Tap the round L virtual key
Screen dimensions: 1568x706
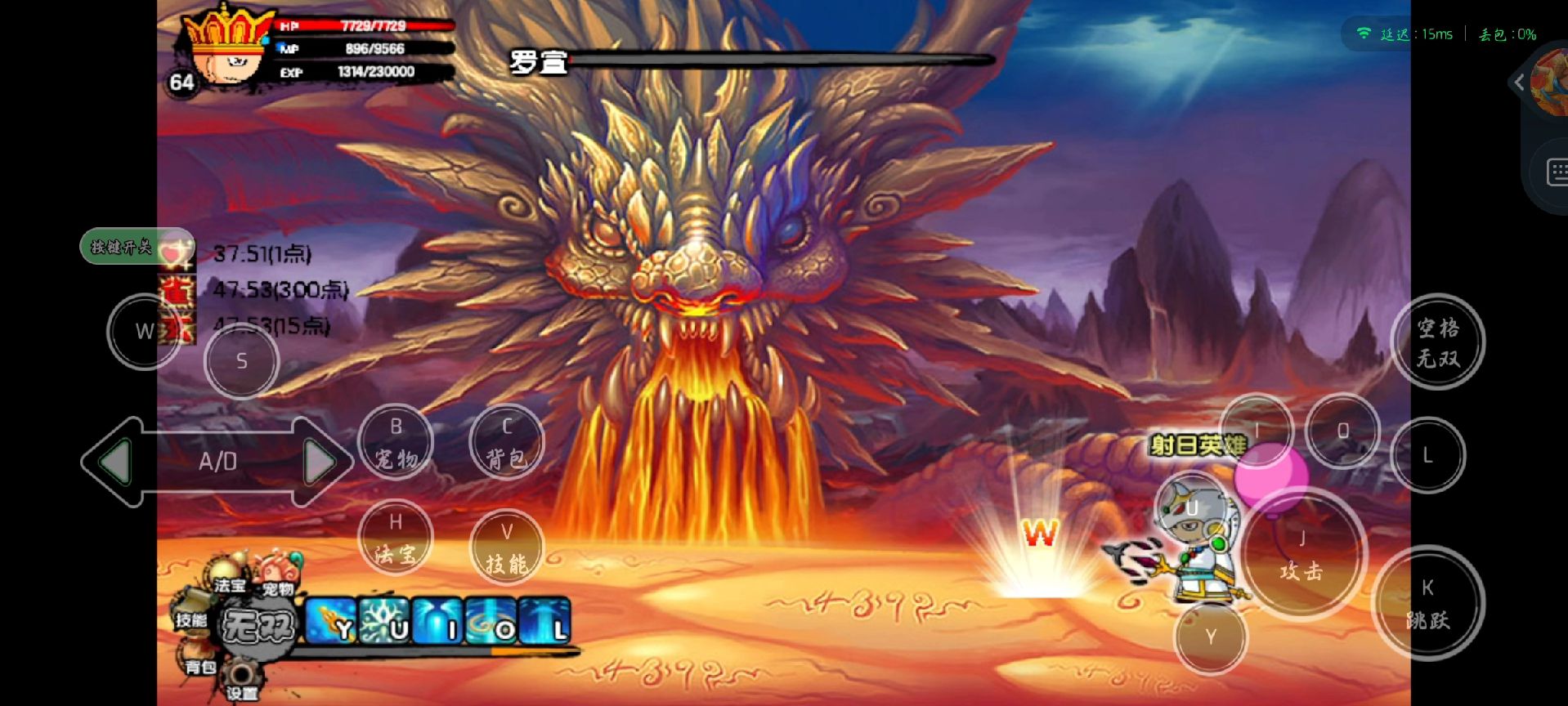click(x=1427, y=455)
